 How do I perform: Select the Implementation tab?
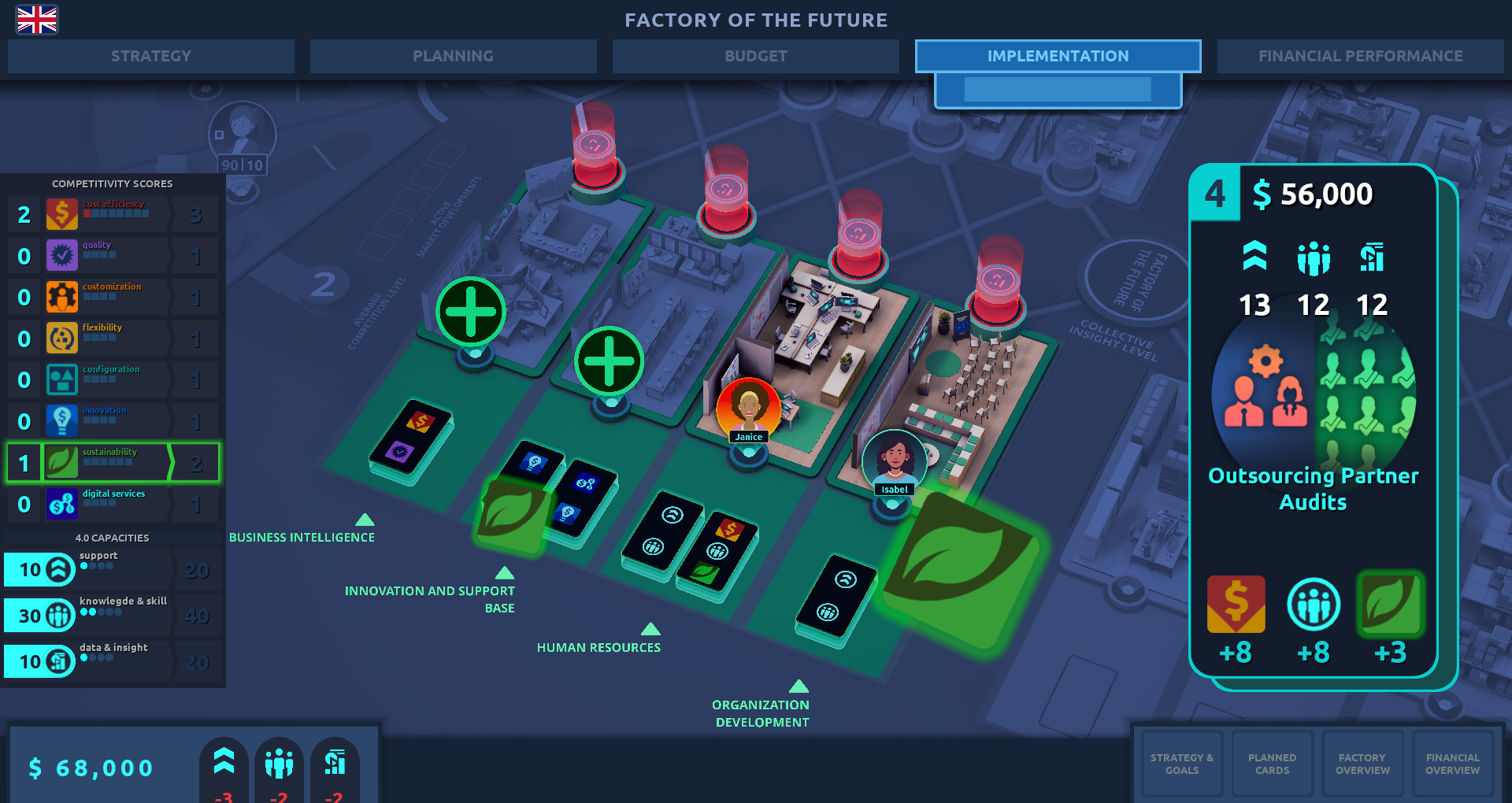[1058, 56]
